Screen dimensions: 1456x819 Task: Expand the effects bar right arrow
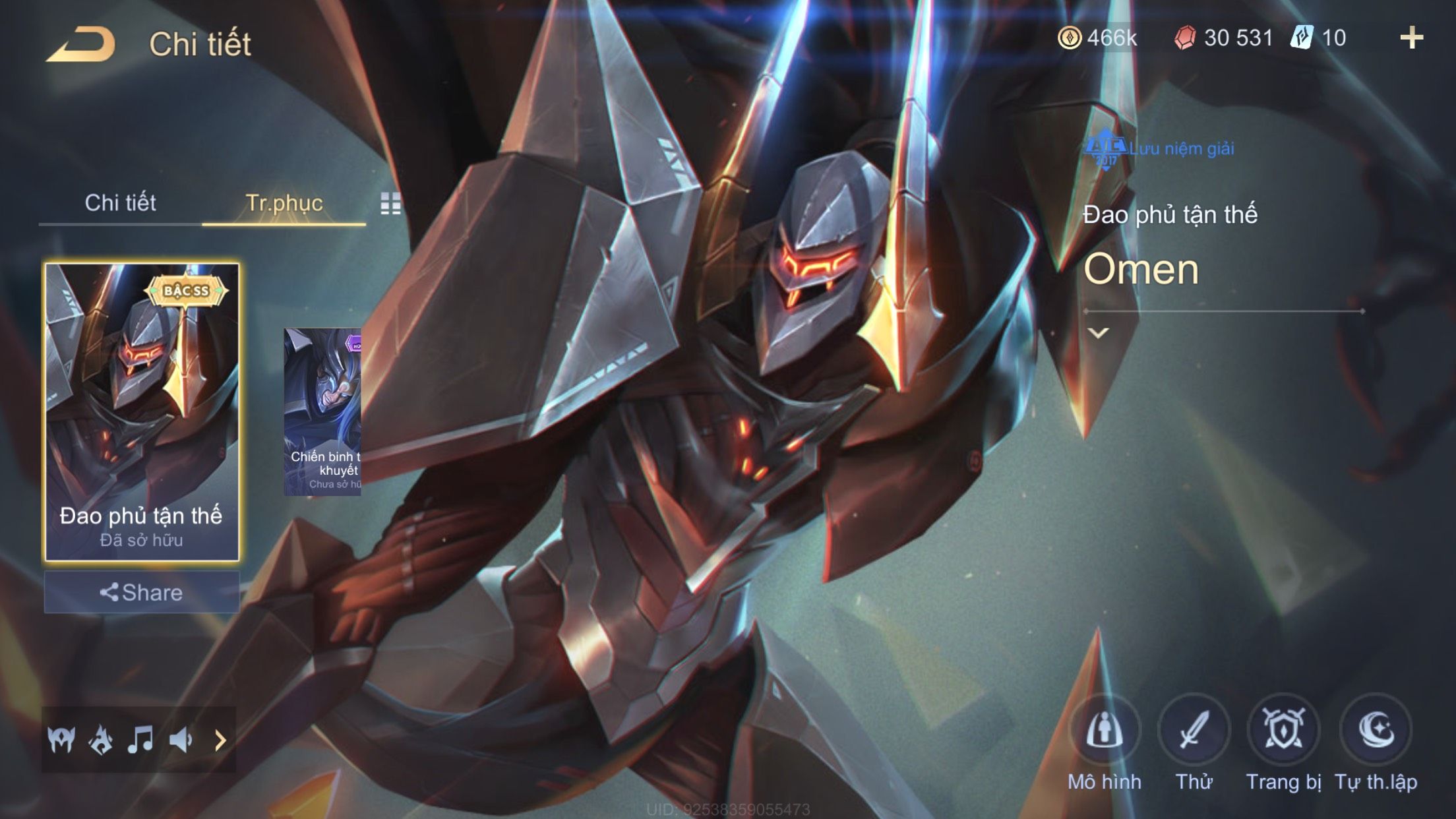[x=220, y=740]
